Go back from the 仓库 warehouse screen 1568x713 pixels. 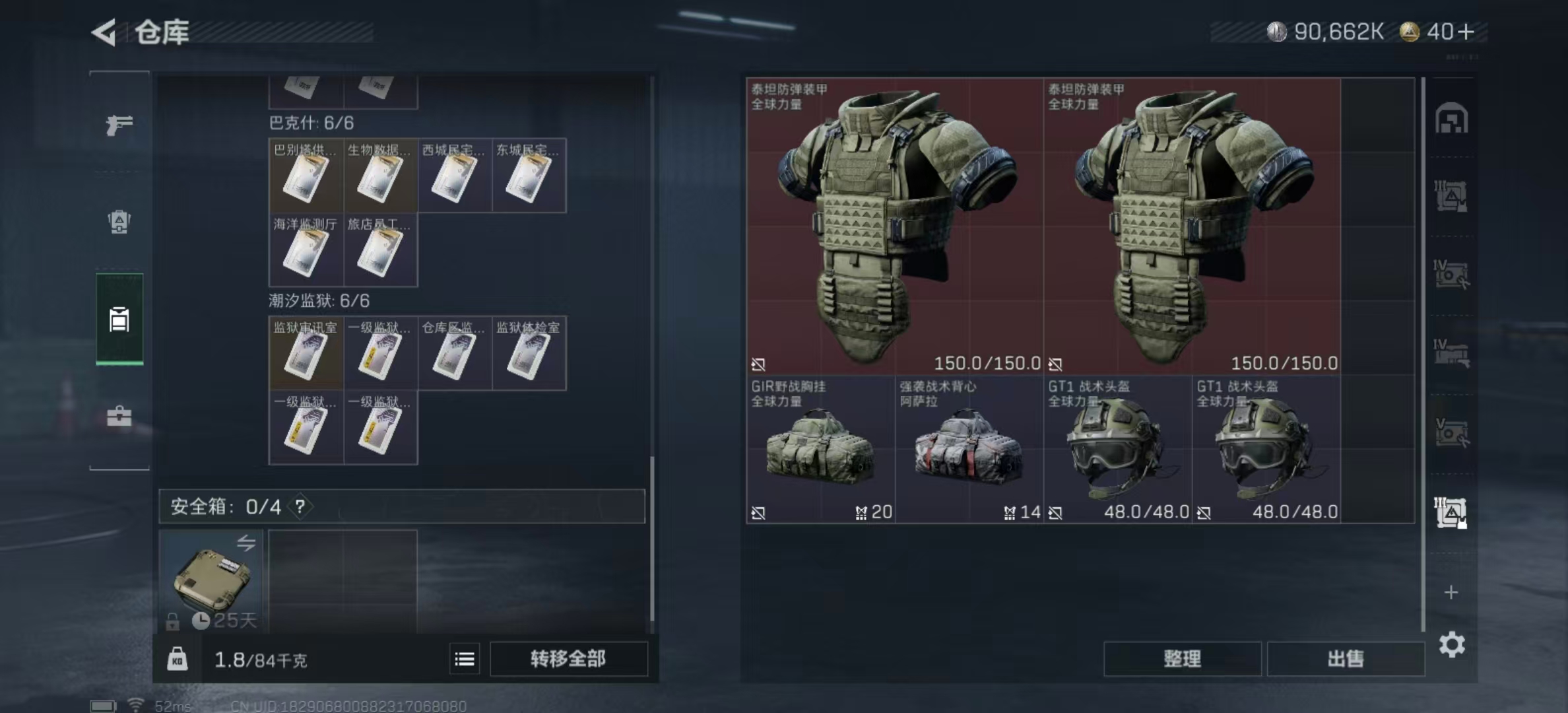[104, 32]
